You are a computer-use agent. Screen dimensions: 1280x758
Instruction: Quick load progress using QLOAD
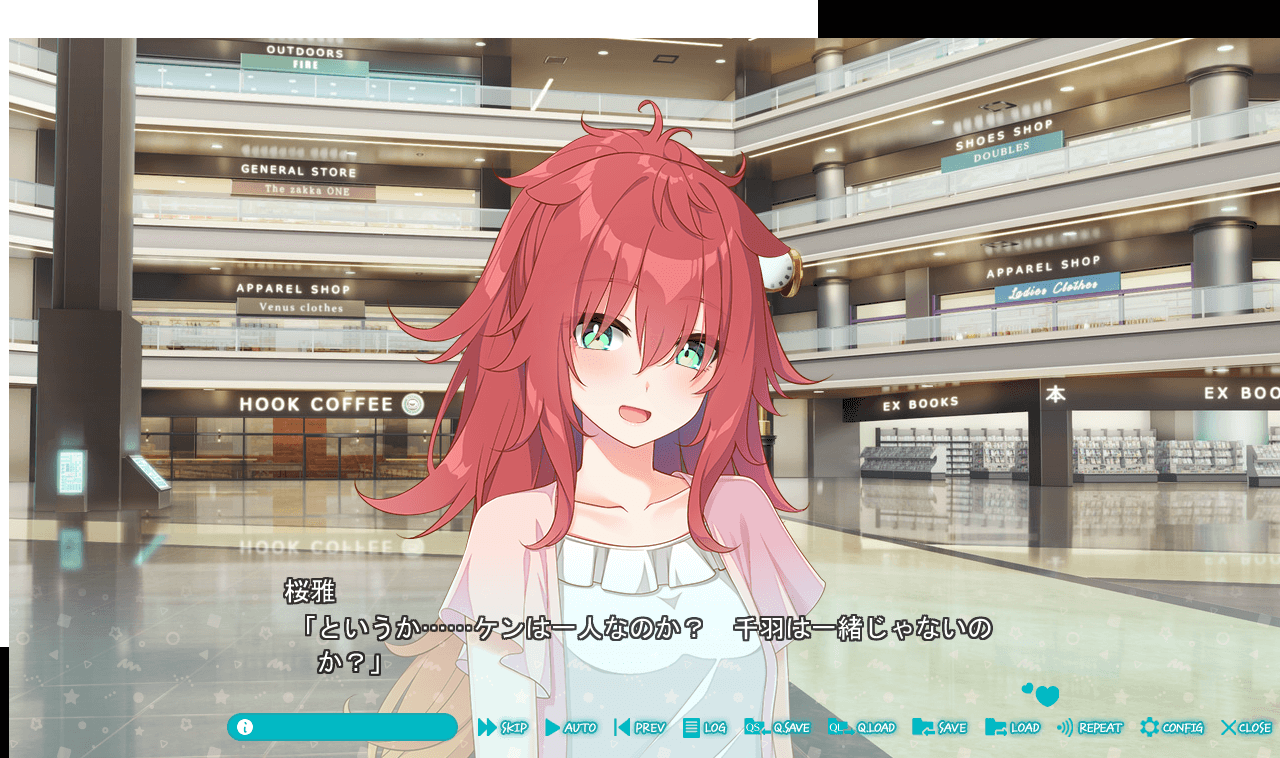[x=862, y=727]
